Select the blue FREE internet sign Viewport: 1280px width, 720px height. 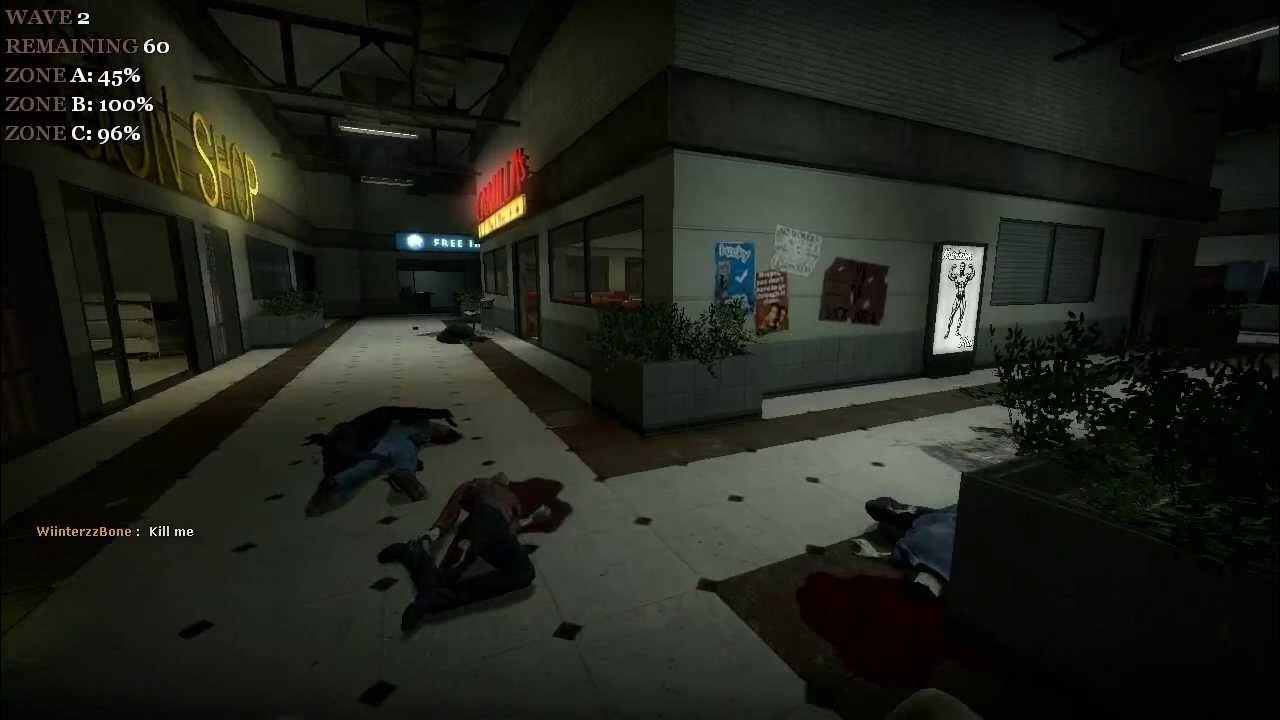coord(440,240)
